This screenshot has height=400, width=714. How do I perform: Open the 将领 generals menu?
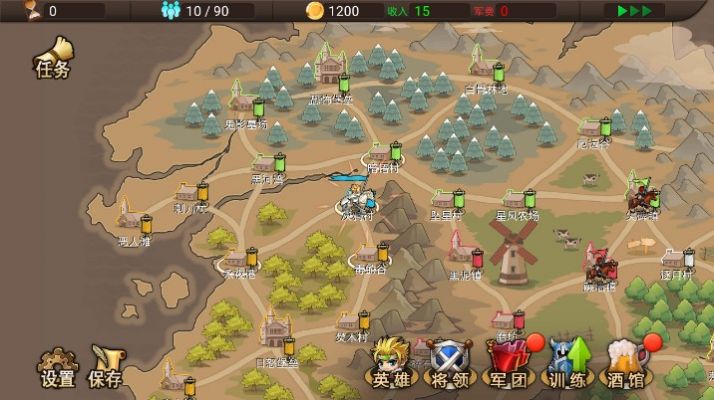point(449,363)
